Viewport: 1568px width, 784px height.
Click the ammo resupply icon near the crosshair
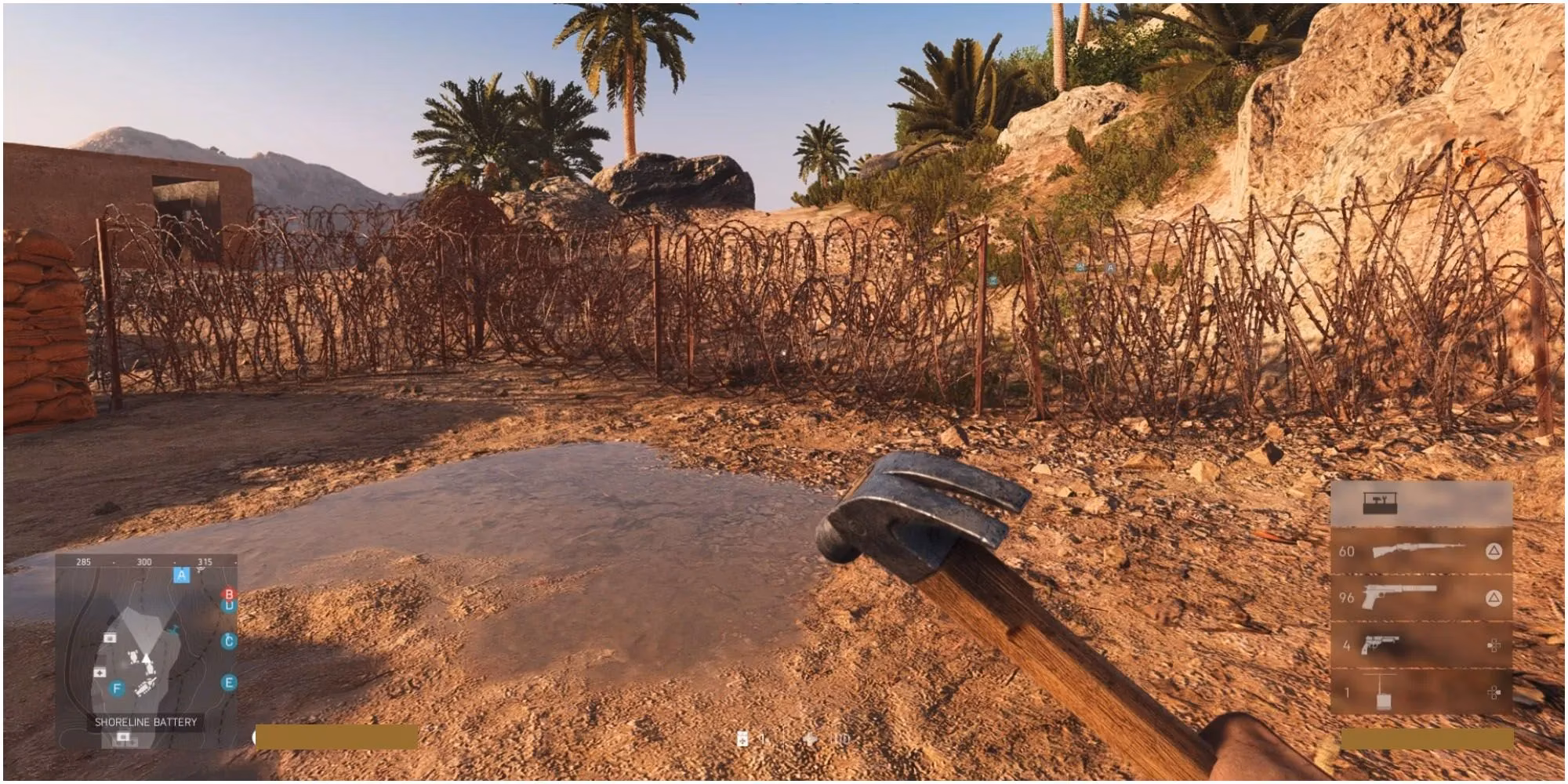810,738
